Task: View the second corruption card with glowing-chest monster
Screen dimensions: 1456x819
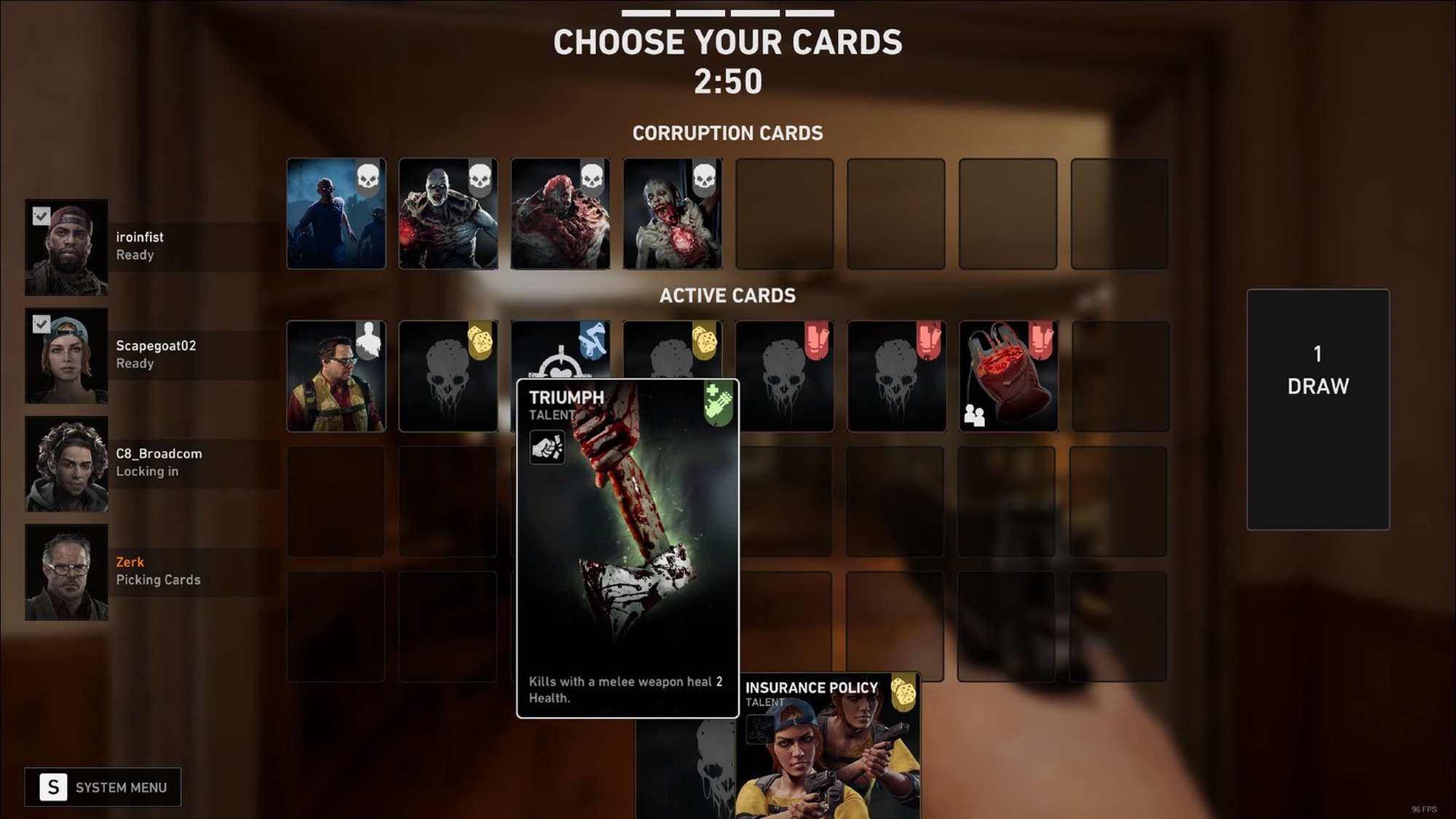Action: [x=448, y=214]
